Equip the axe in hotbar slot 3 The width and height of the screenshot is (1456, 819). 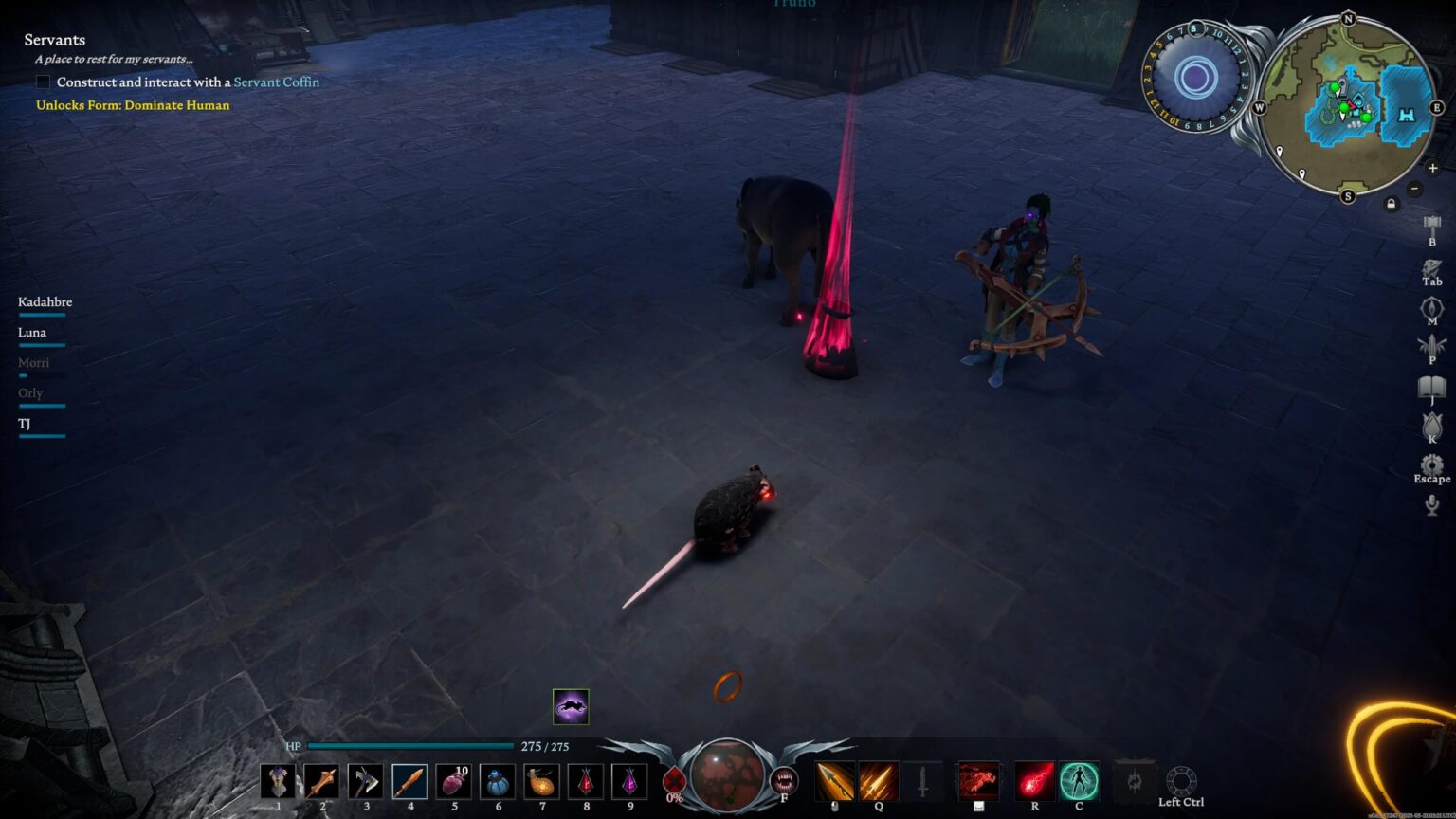point(365,781)
